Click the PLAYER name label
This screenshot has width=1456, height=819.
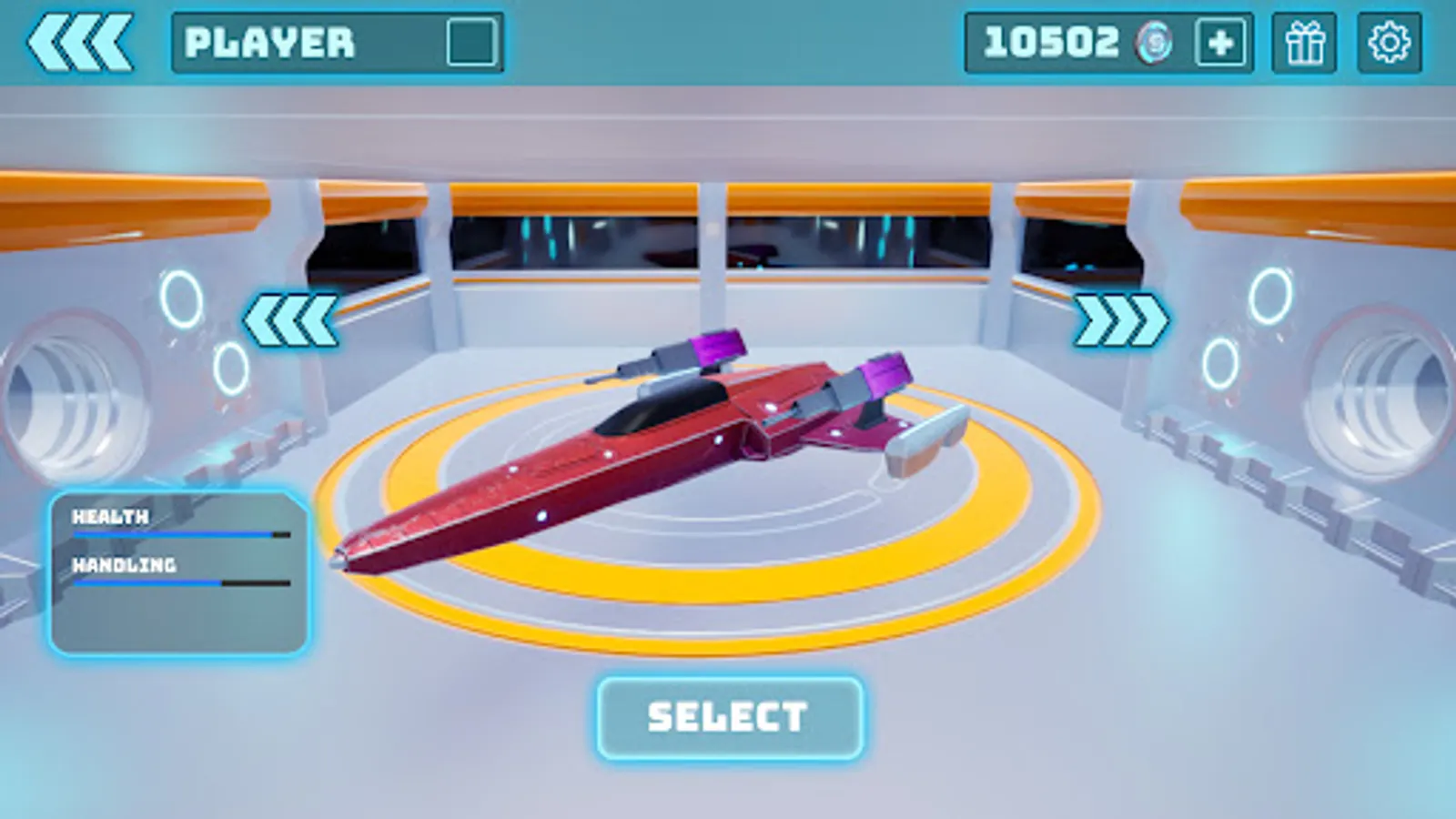pos(268,40)
